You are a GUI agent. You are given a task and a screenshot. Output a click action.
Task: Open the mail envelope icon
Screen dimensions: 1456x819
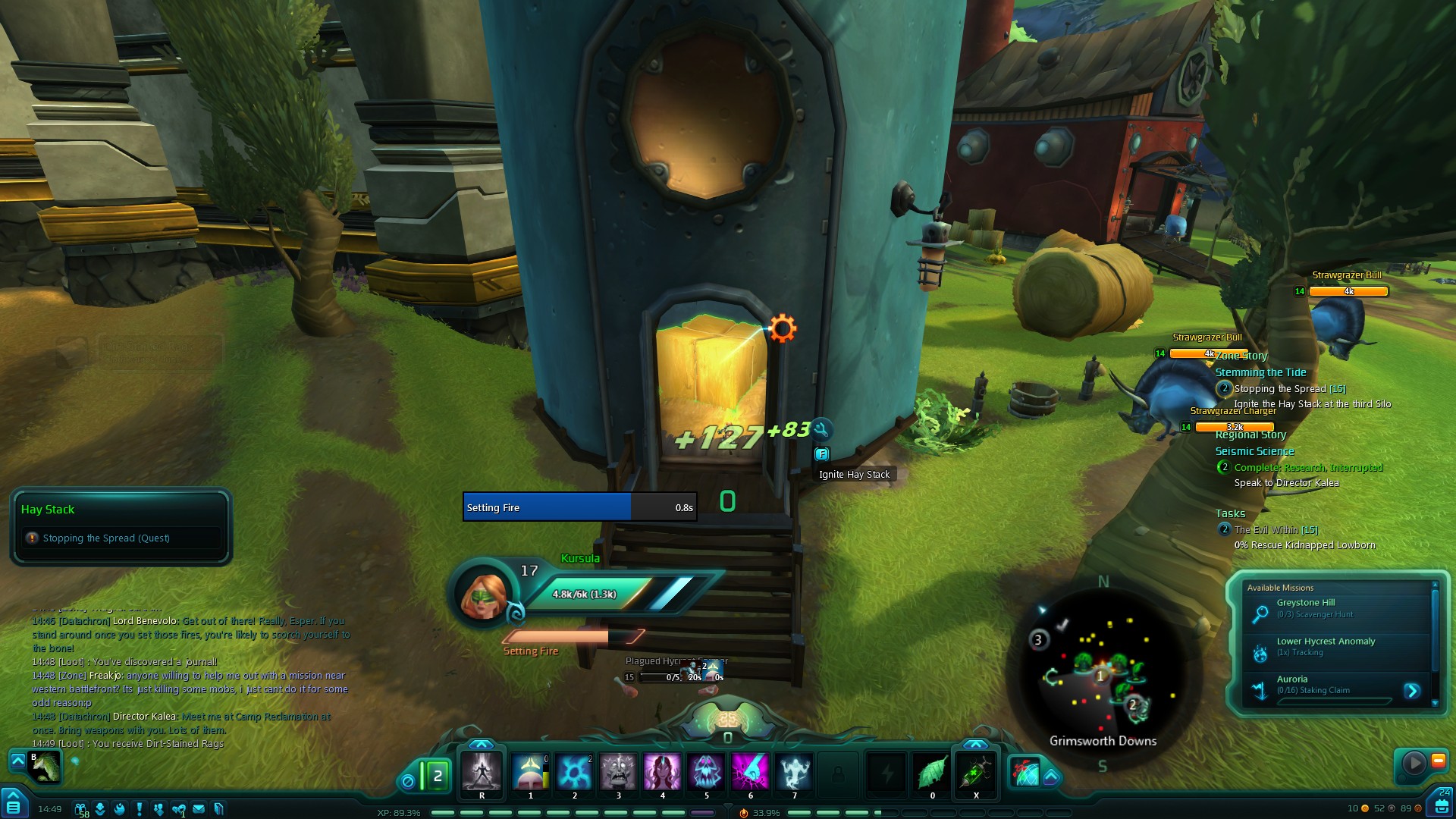click(199, 809)
